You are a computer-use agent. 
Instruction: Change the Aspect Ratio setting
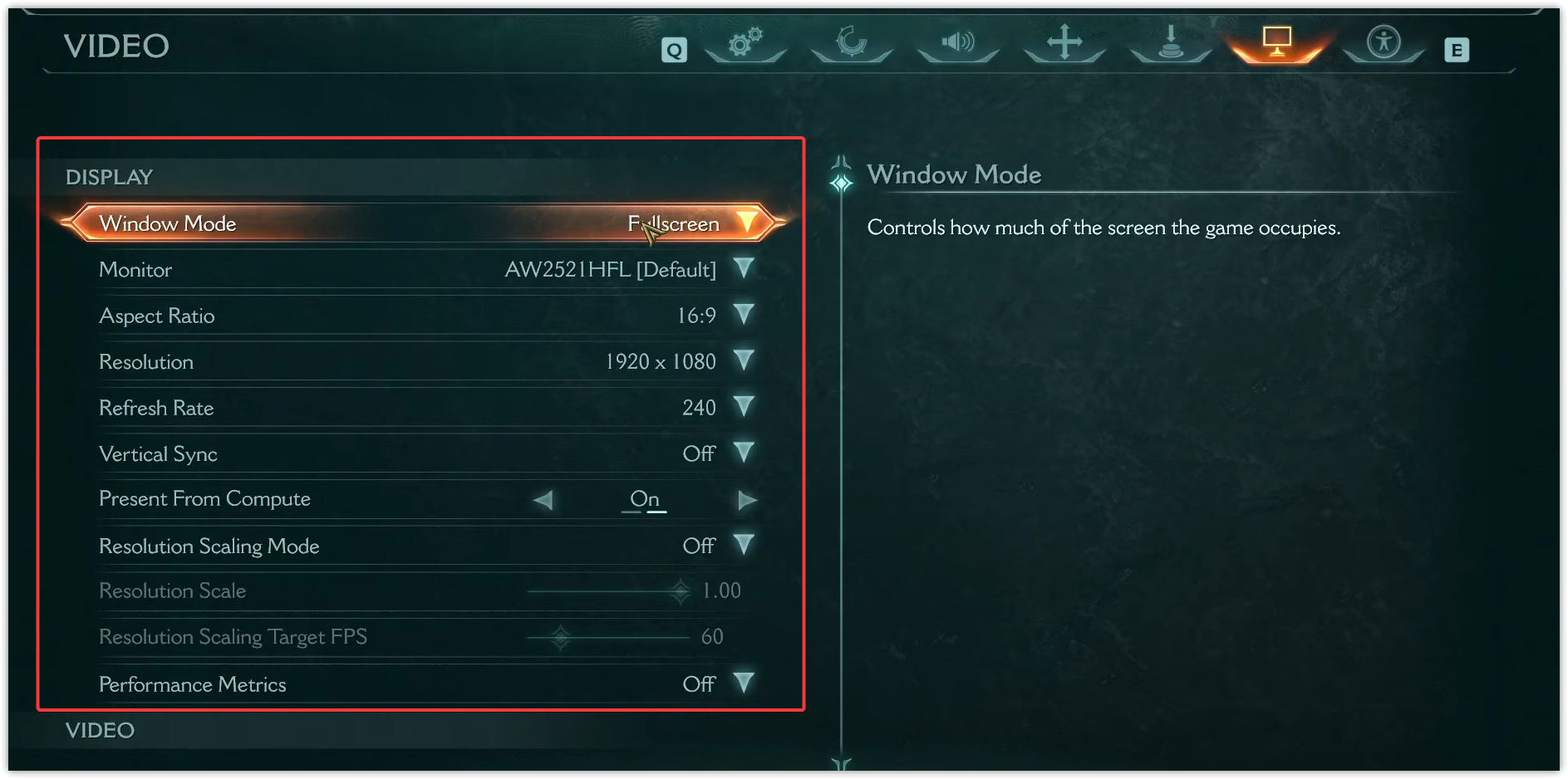[744, 315]
